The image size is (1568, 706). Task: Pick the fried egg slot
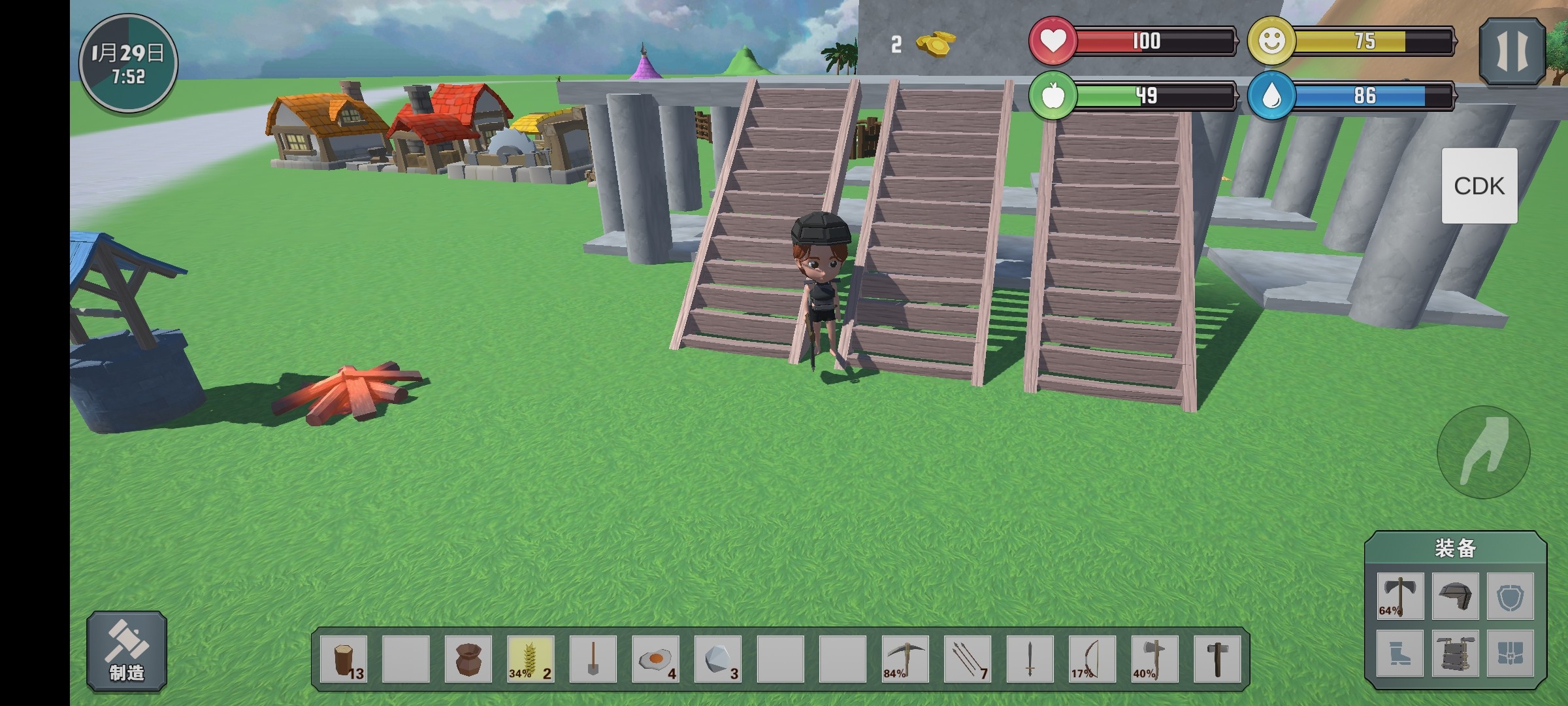point(655,659)
